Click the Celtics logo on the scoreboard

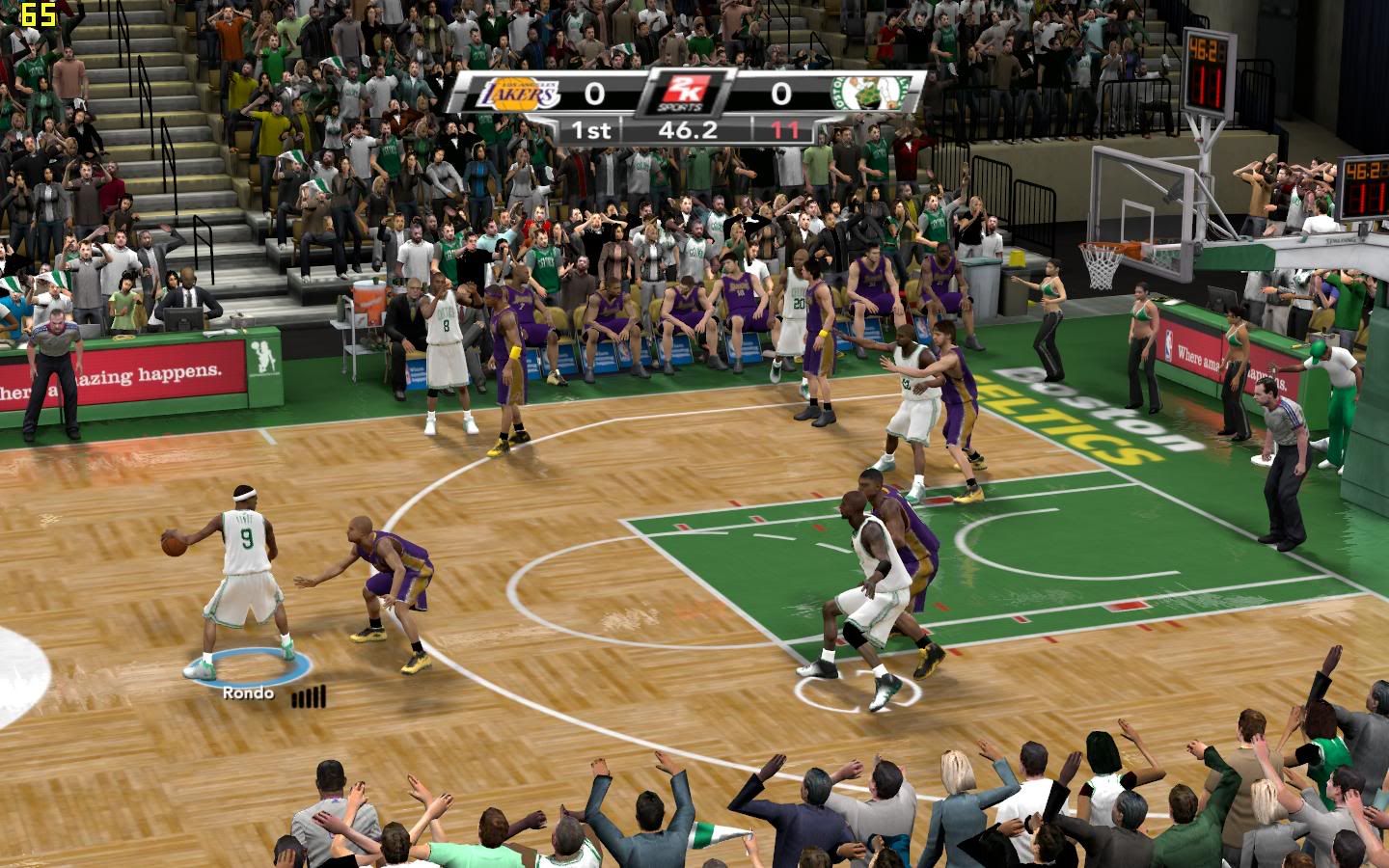871,93
